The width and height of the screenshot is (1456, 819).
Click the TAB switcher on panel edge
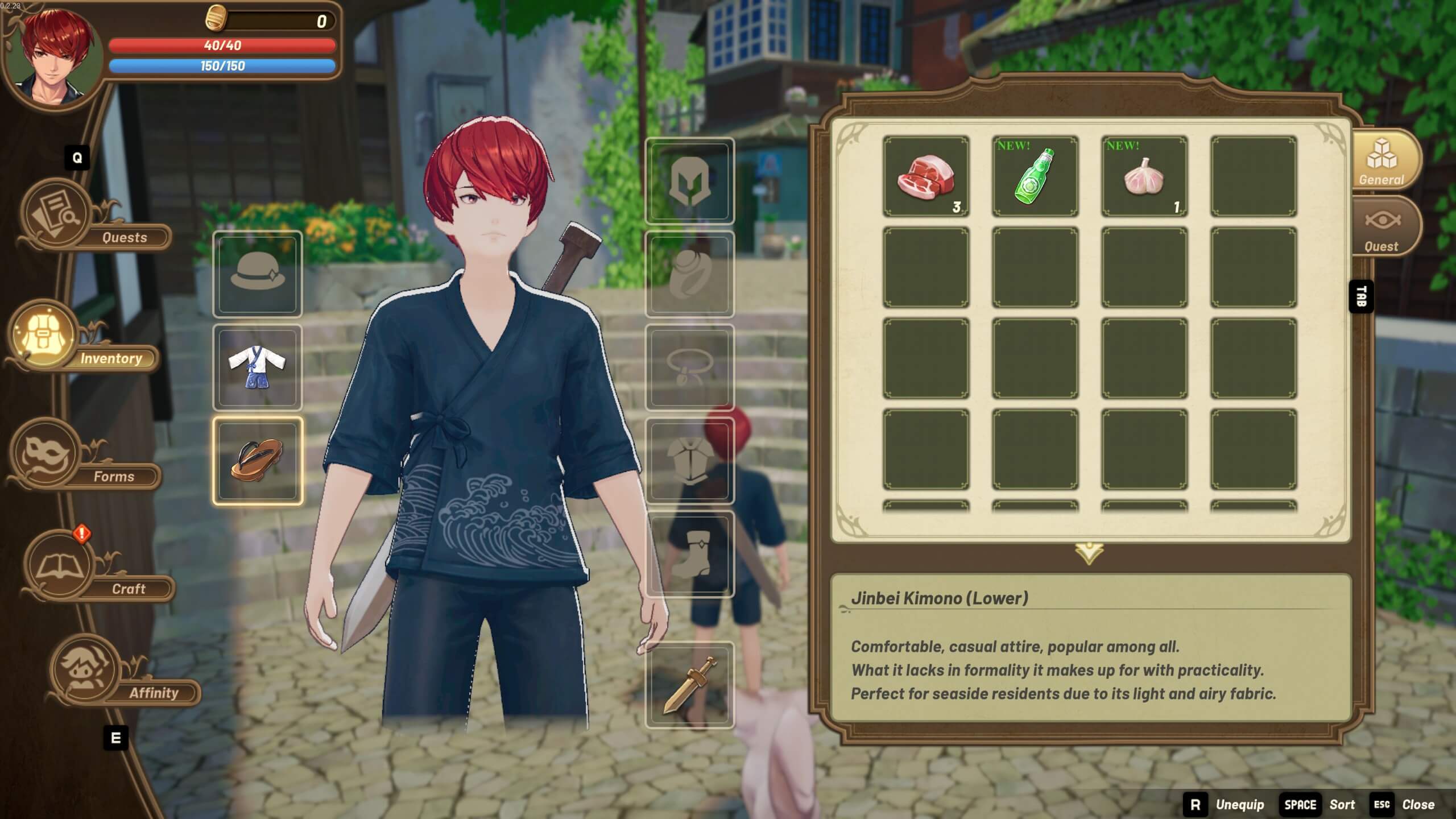1360,296
